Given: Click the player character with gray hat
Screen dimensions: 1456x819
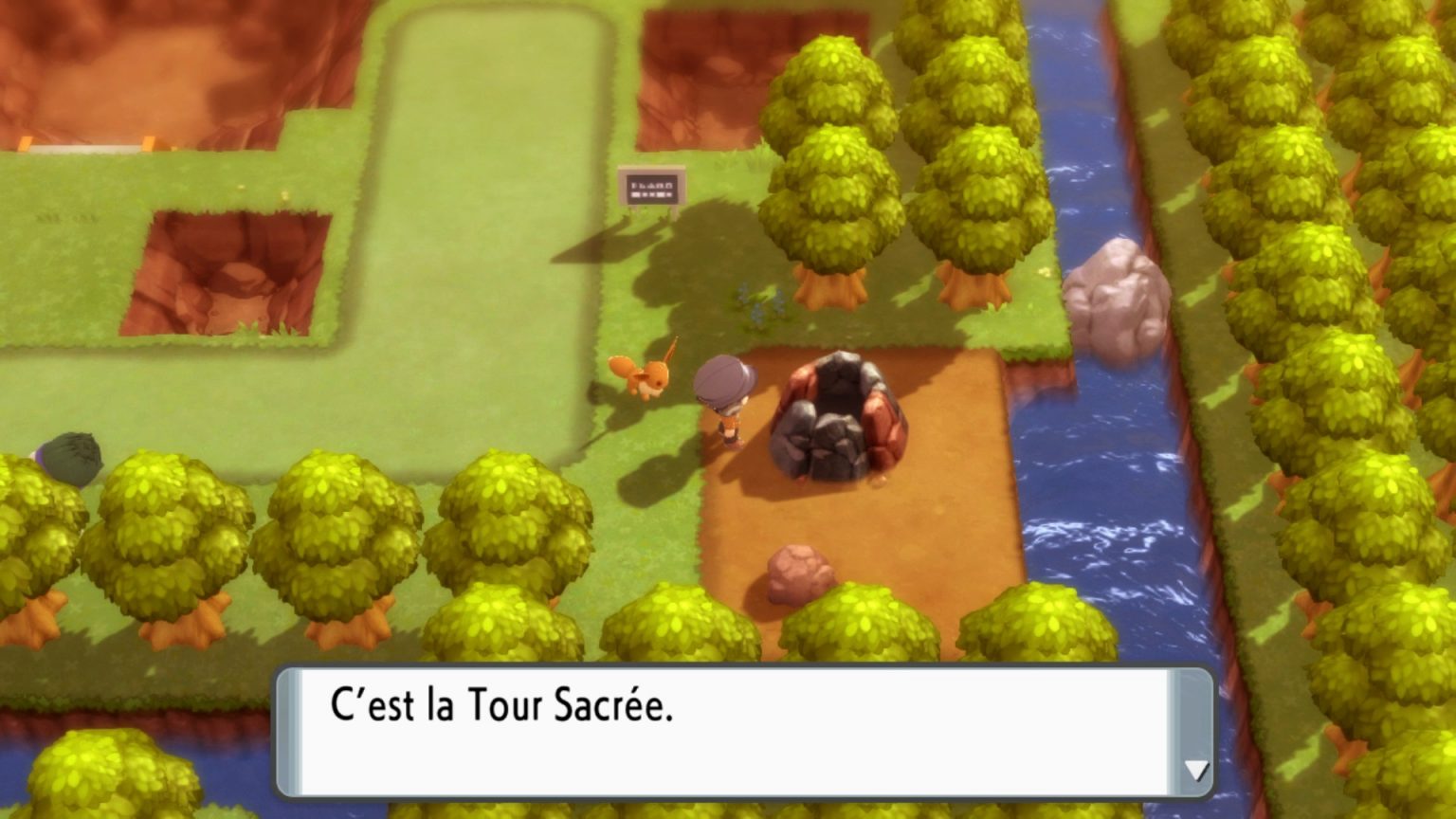Looking at the screenshot, I should [726, 398].
